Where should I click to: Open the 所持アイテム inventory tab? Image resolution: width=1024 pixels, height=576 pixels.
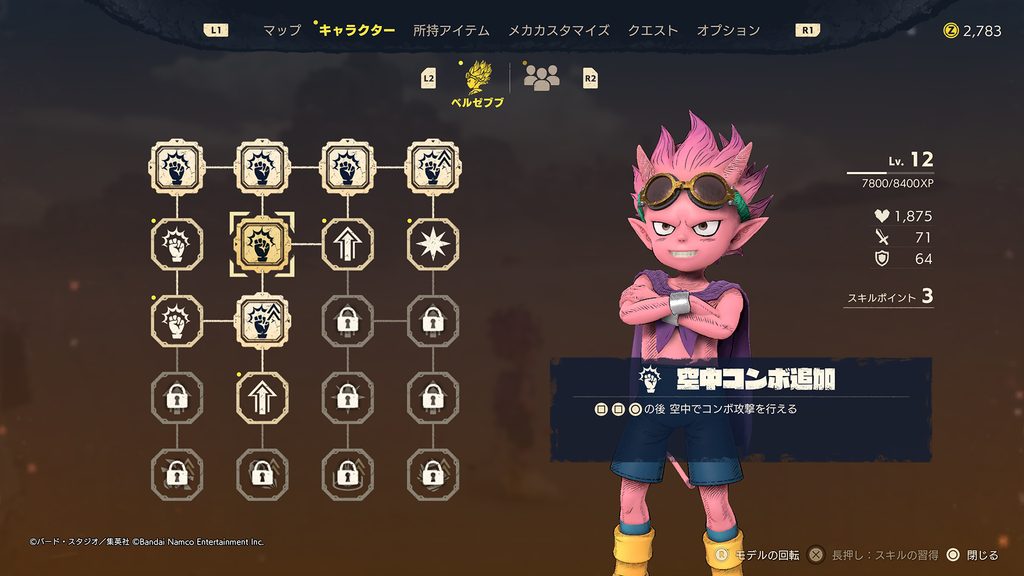click(x=451, y=30)
